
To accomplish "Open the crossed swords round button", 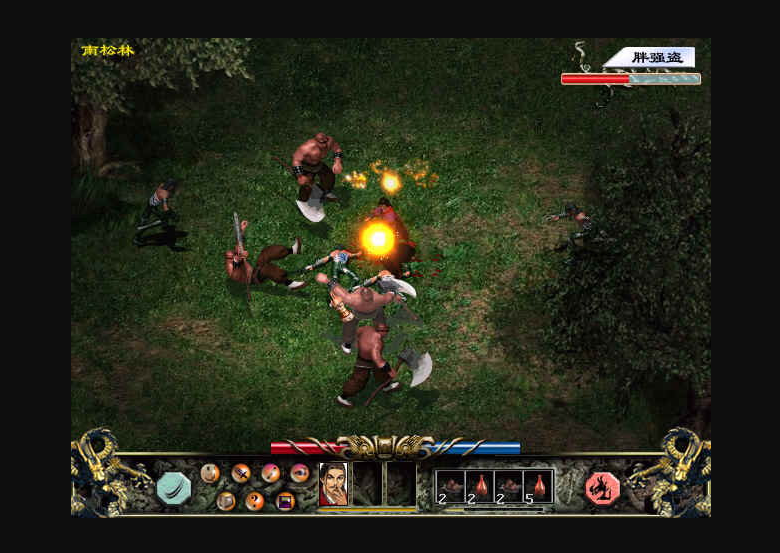I will [241, 473].
